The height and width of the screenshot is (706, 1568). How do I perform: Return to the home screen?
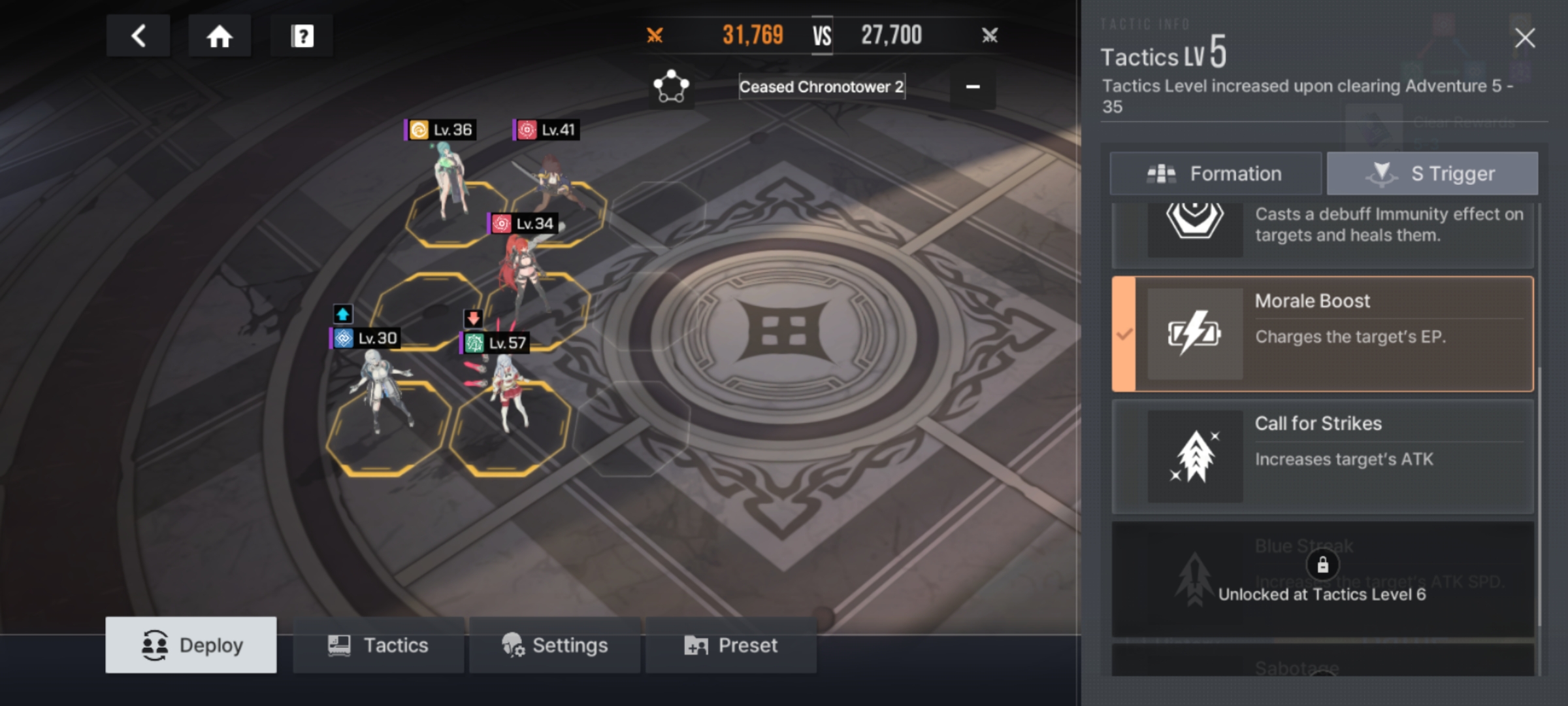pyautogui.click(x=220, y=36)
